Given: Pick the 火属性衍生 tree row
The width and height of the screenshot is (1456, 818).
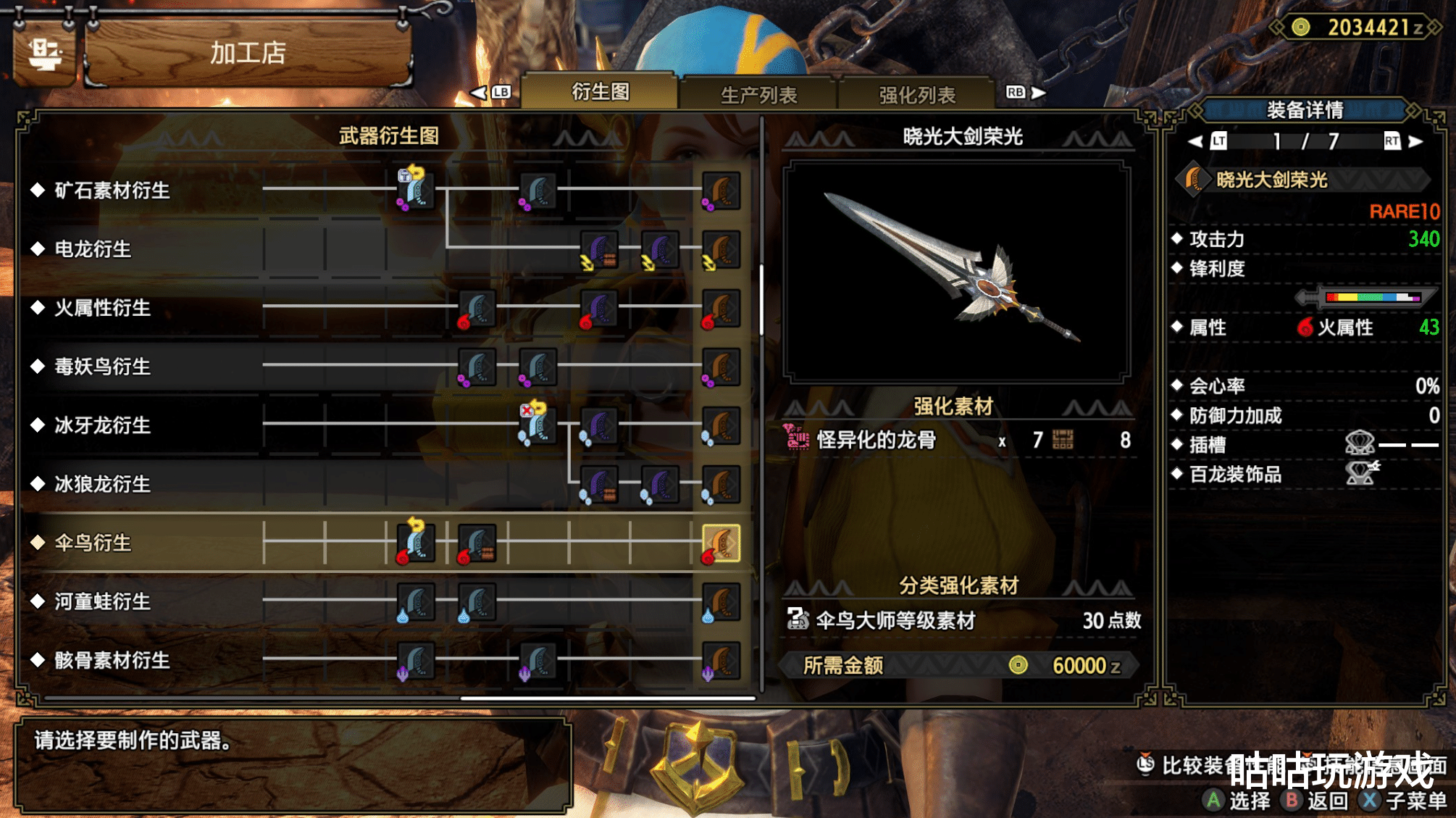Looking at the screenshot, I should coord(102,308).
